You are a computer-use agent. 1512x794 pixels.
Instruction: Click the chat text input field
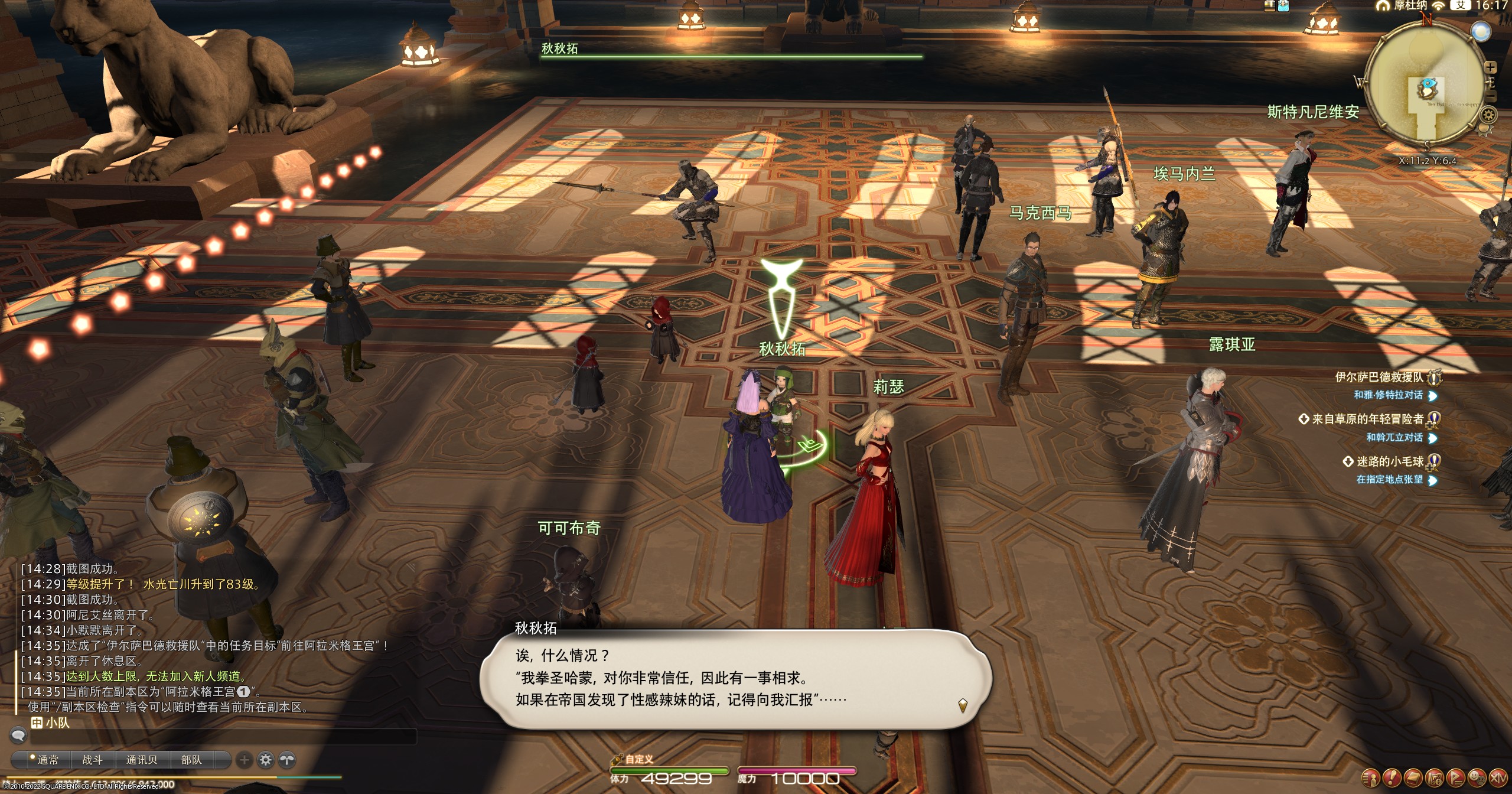(224, 736)
